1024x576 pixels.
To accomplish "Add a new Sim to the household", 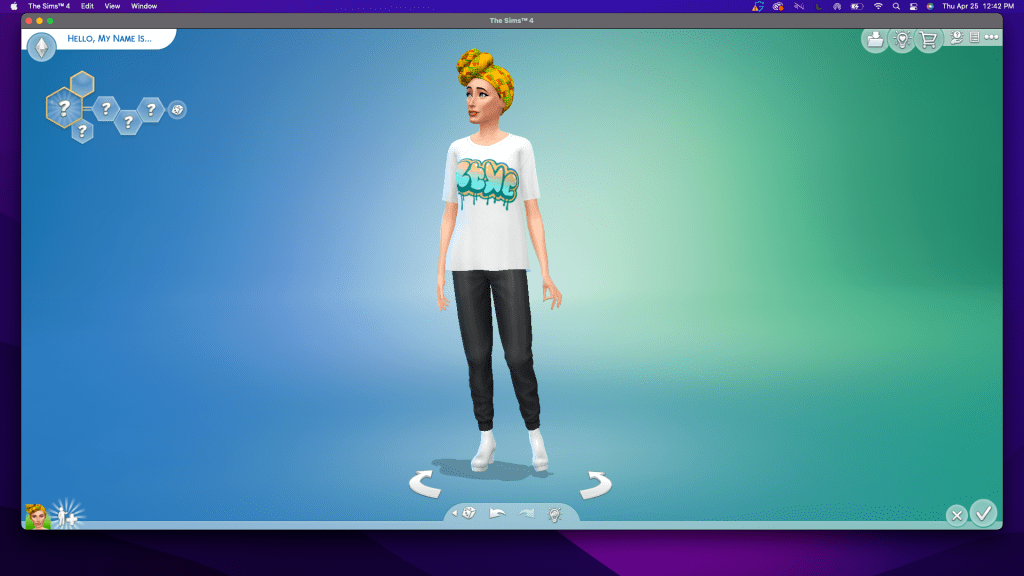I will click(x=69, y=514).
